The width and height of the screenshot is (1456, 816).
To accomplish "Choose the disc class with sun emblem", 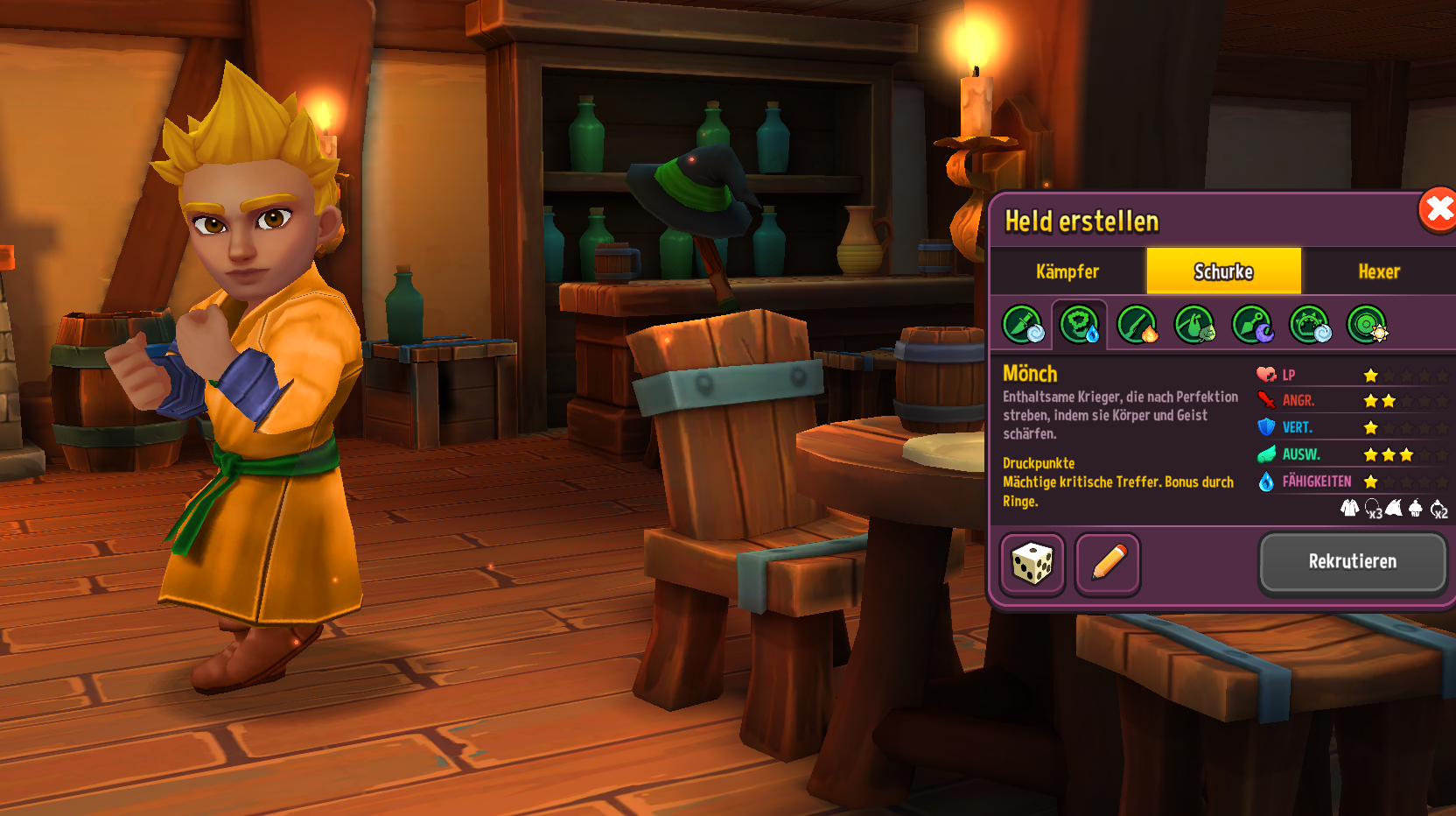I will [1367, 325].
